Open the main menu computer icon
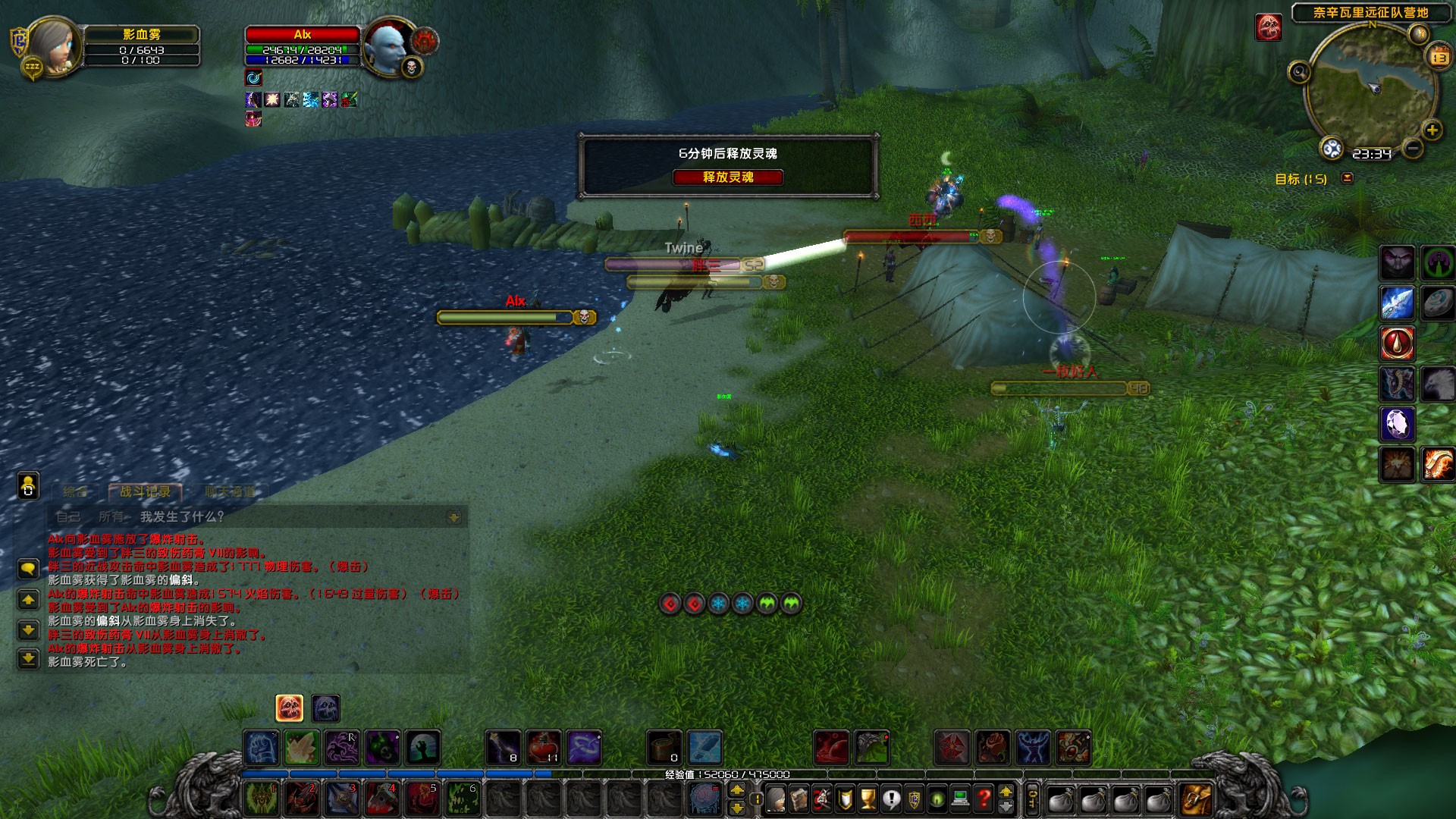This screenshot has height=819, width=1456. click(x=959, y=799)
